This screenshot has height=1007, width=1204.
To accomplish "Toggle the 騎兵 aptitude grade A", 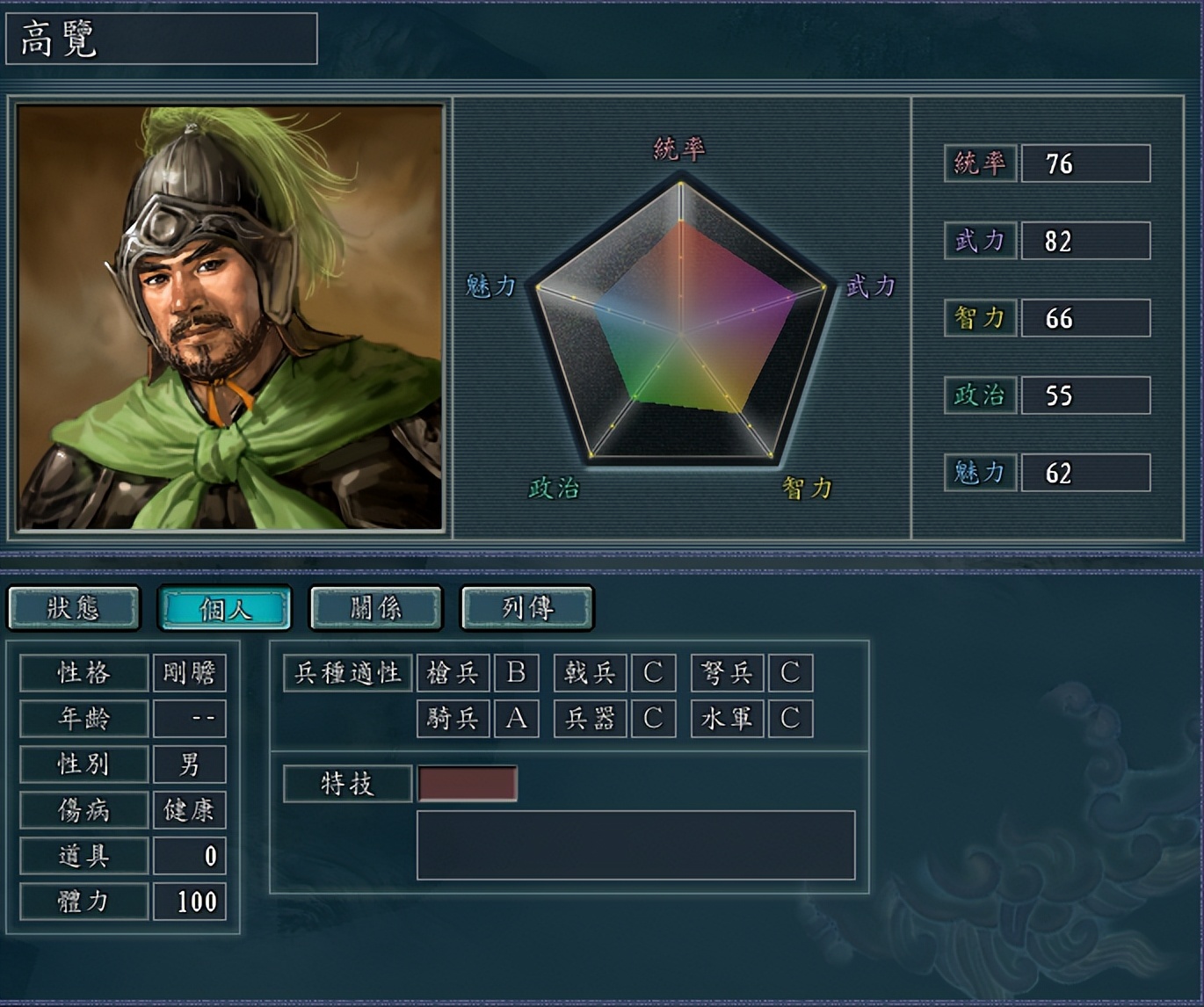I will [x=518, y=718].
